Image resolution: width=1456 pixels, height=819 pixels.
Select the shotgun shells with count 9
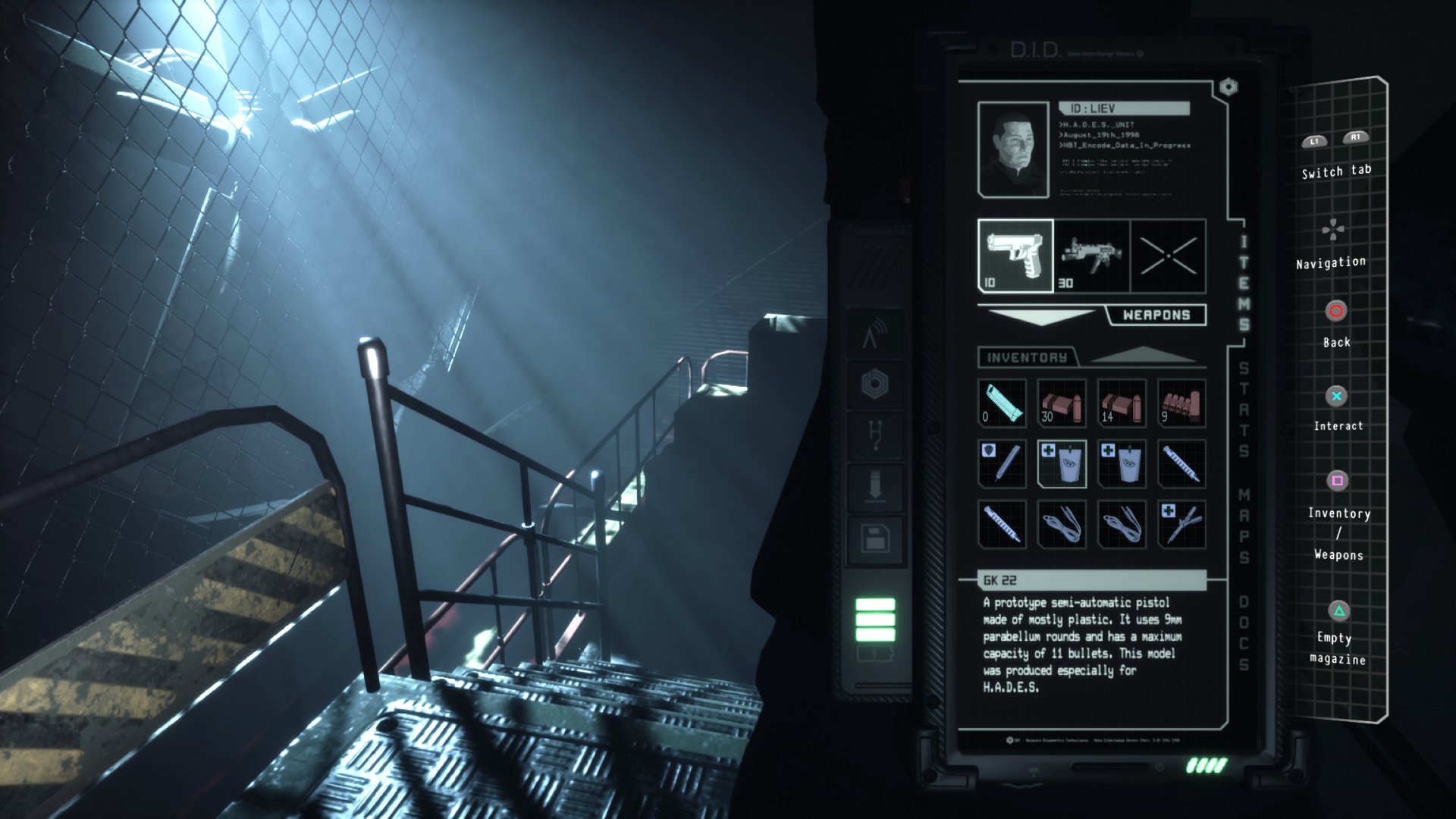tap(1183, 402)
